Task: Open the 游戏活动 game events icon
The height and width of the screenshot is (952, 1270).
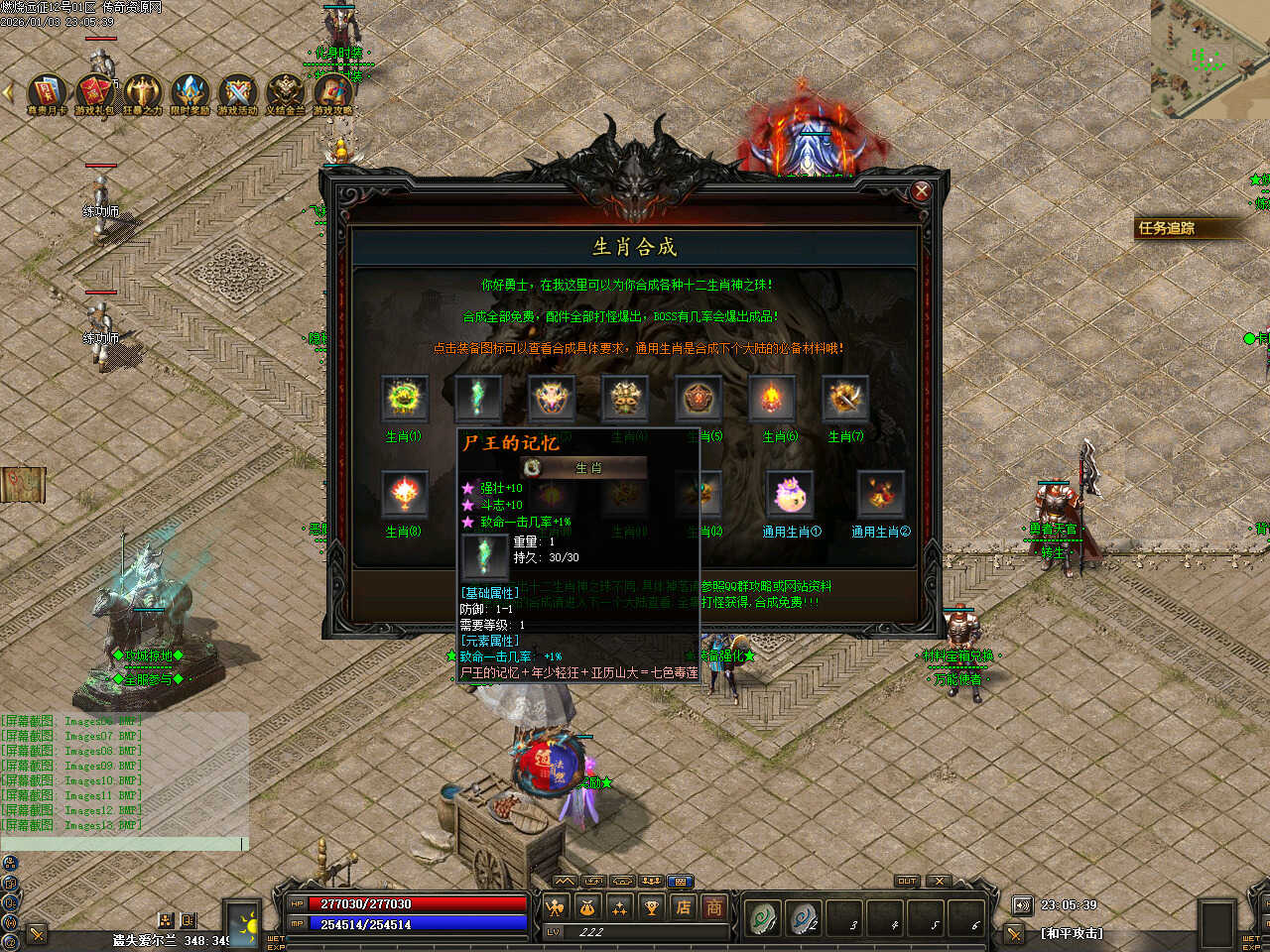Action: coord(237,92)
